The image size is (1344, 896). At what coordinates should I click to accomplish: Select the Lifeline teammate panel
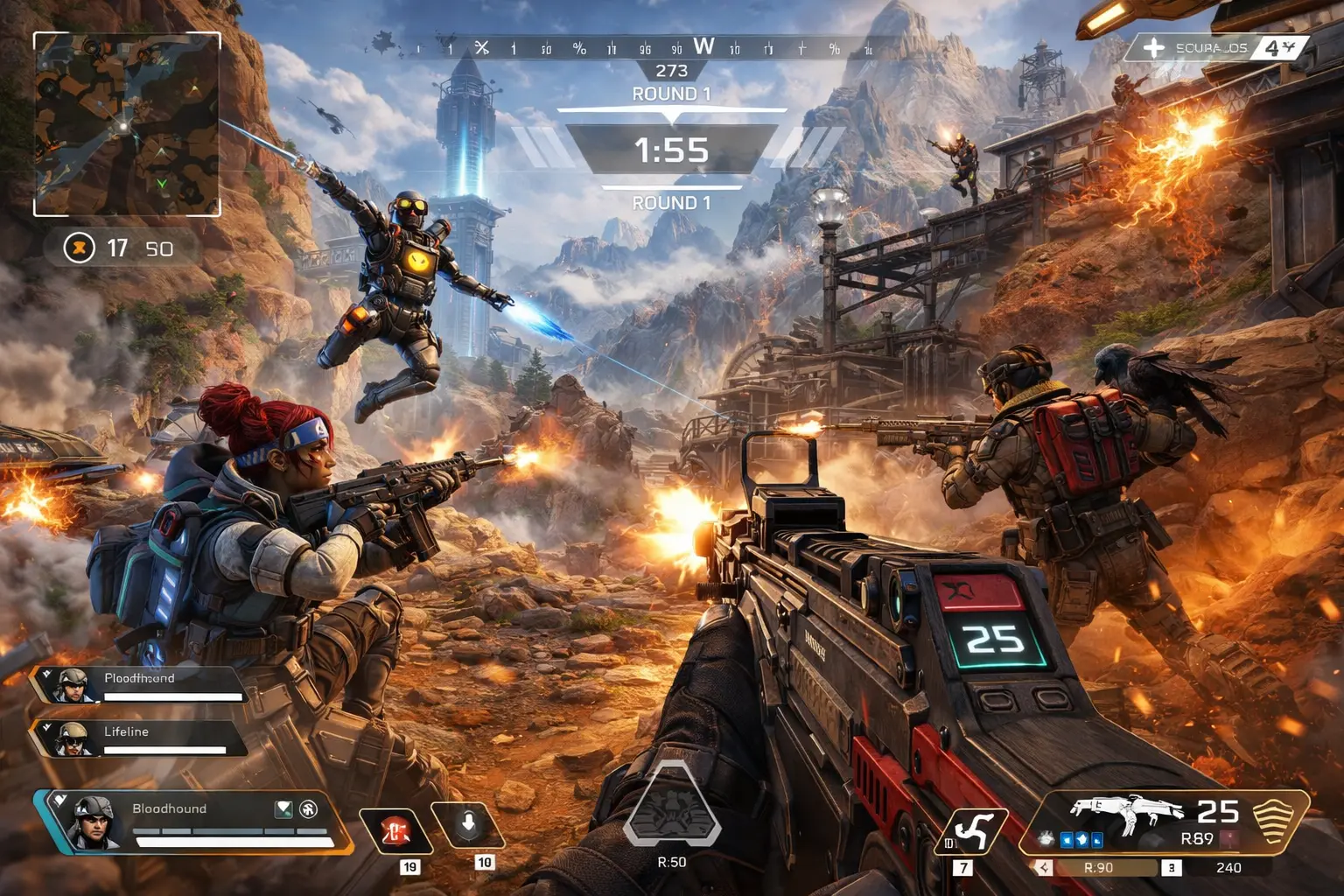click(140, 738)
